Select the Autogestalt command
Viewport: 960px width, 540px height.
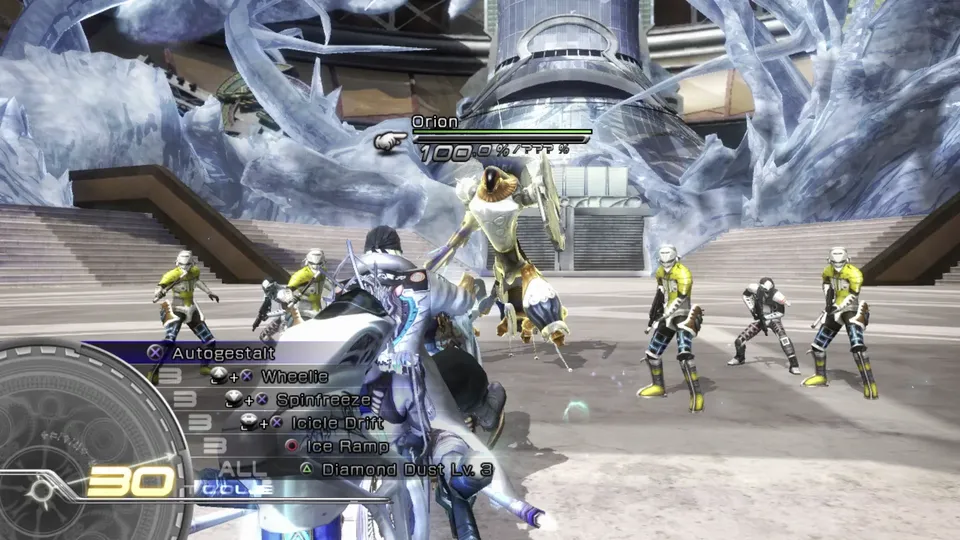coord(222,353)
